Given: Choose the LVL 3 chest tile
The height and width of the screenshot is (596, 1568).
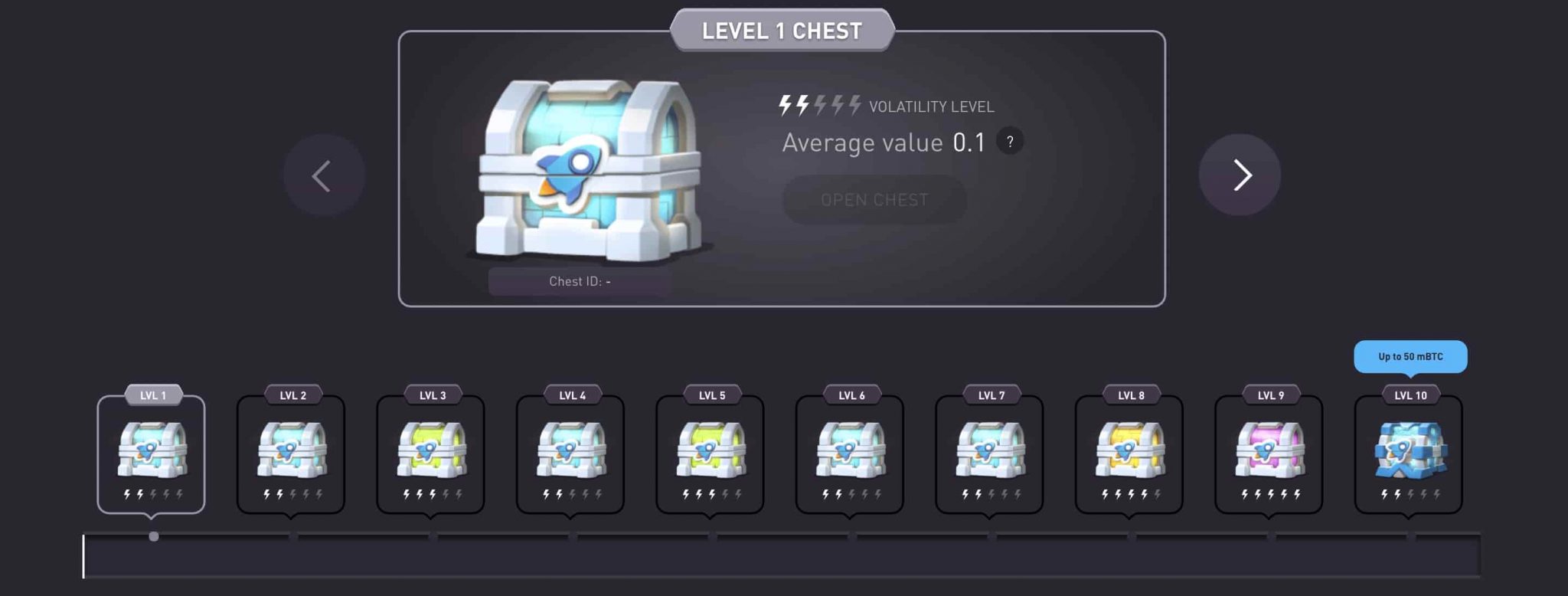Looking at the screenshot, I should 431,454.
